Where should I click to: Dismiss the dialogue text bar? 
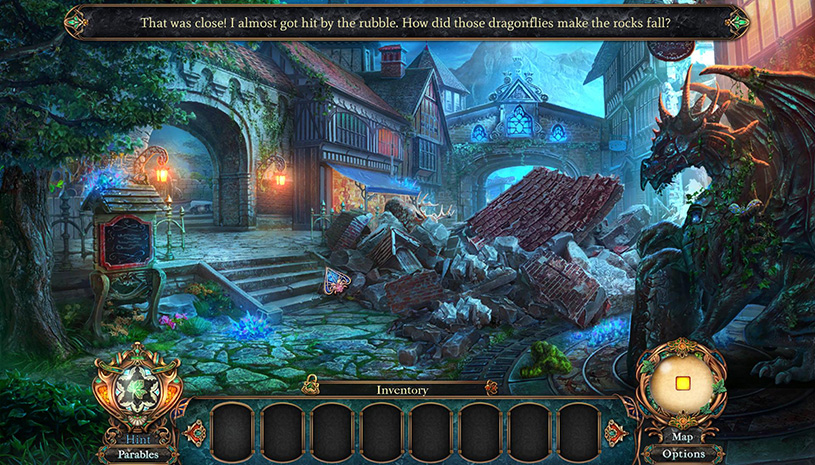coord(405,21)
